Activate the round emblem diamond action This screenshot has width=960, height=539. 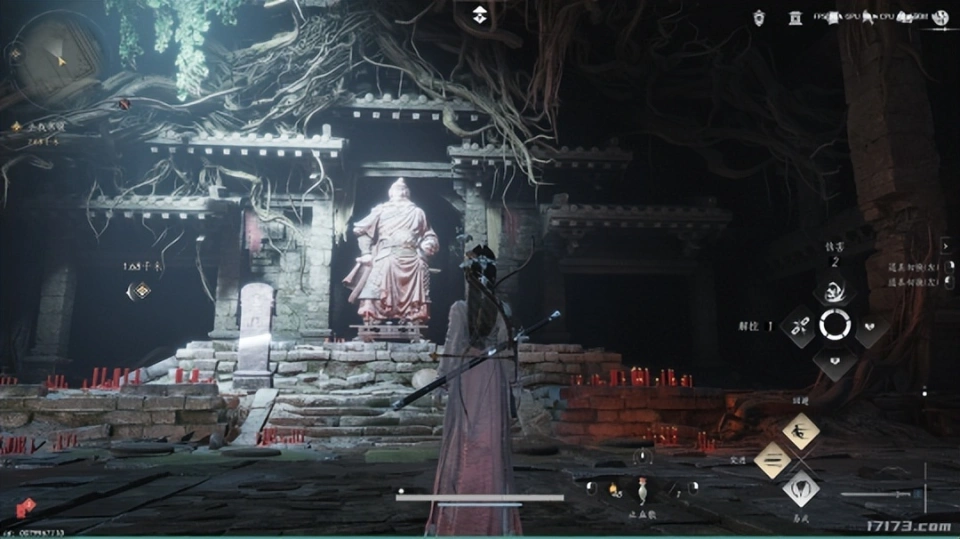[x=800, y=489]
